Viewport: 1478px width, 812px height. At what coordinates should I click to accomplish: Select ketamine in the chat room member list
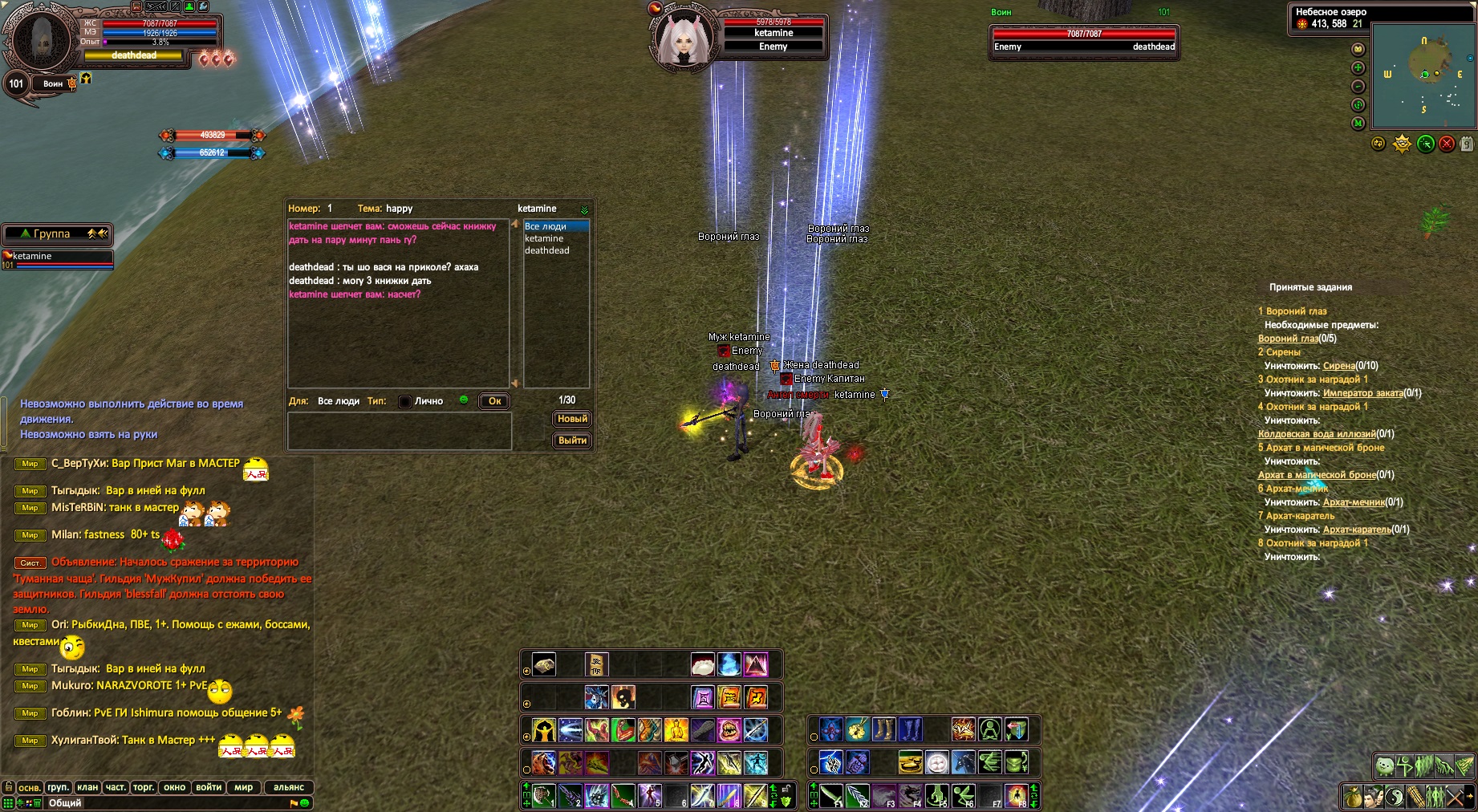[x=544, y=238]
